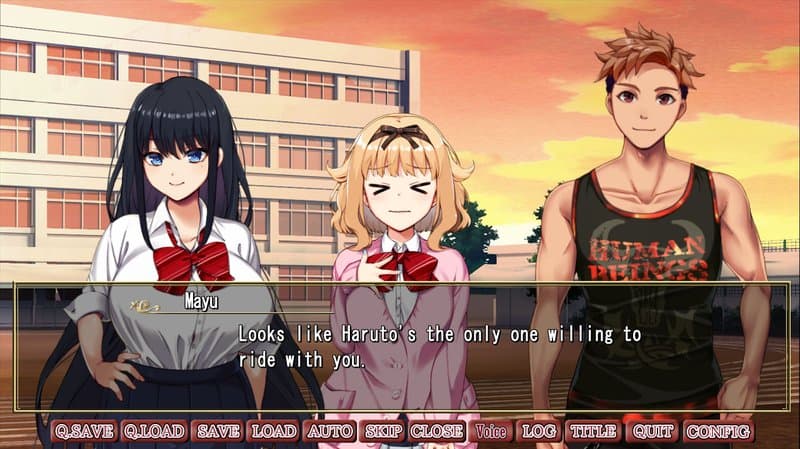
Task: Use Q.LOAD to quick load
Action: pyautogui.click(x=154, y=432)
